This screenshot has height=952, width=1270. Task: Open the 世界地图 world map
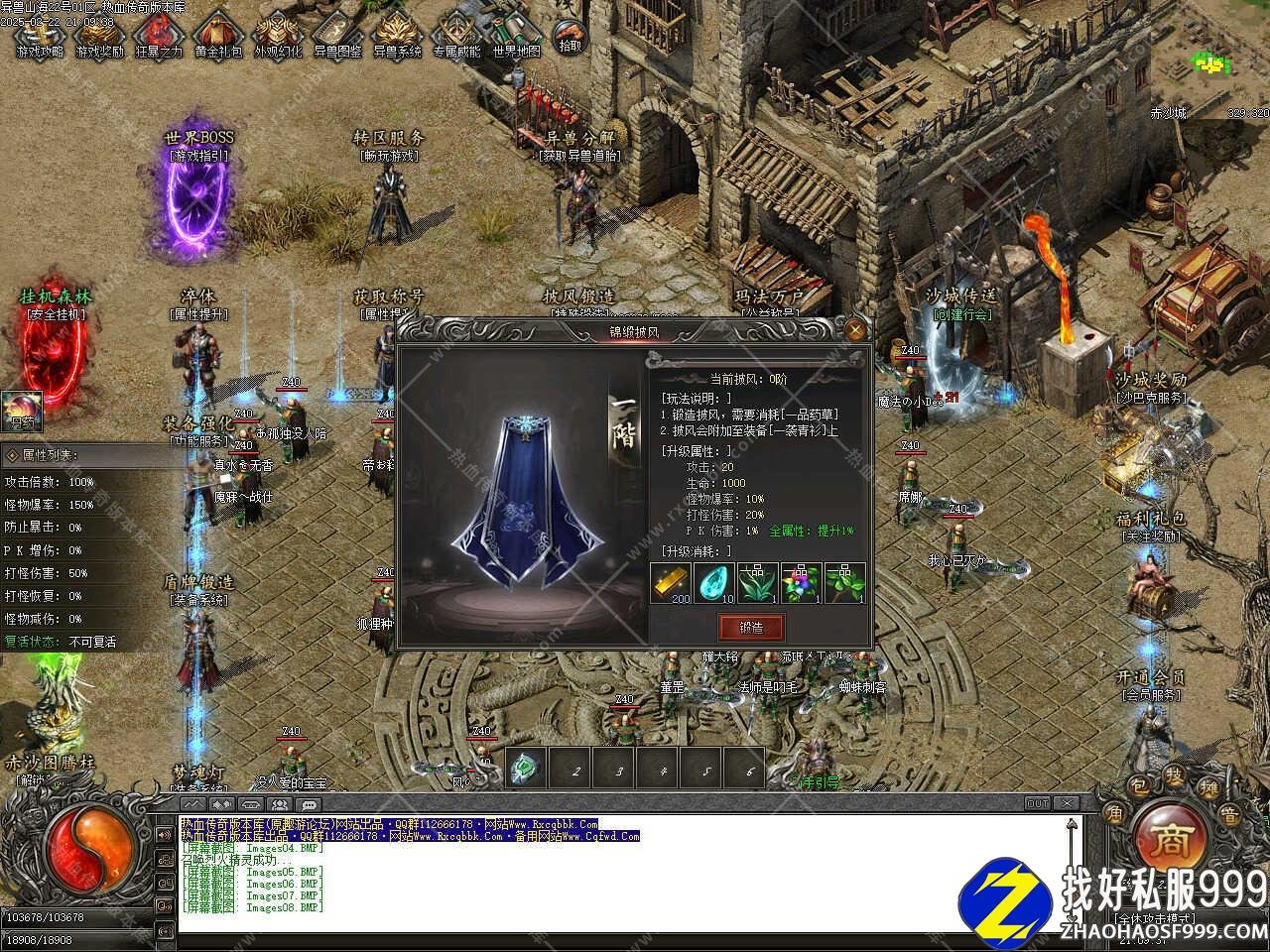516,34
